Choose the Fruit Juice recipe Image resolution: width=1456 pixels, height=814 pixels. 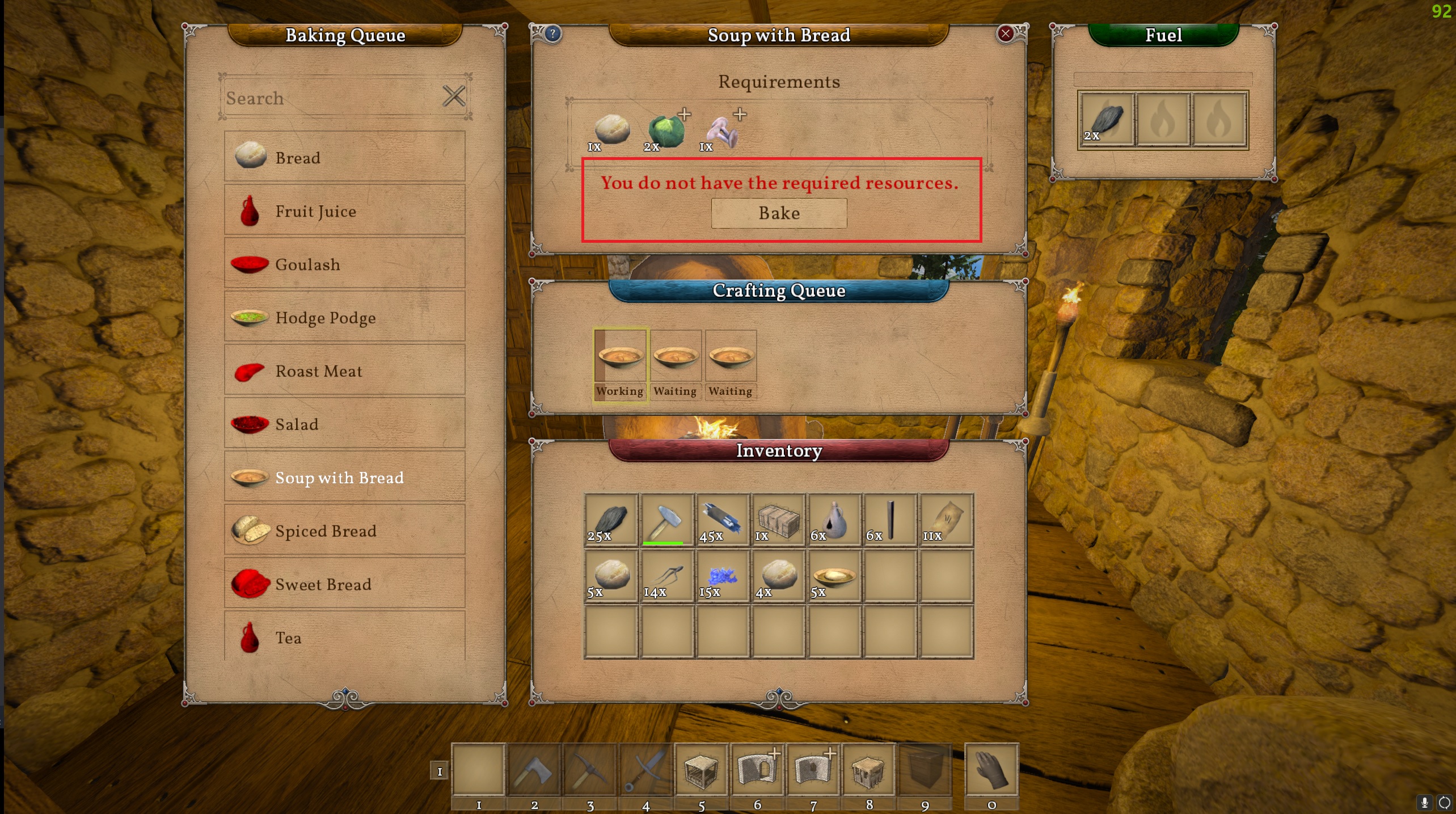pyautogui.click(x=344, y=210)
